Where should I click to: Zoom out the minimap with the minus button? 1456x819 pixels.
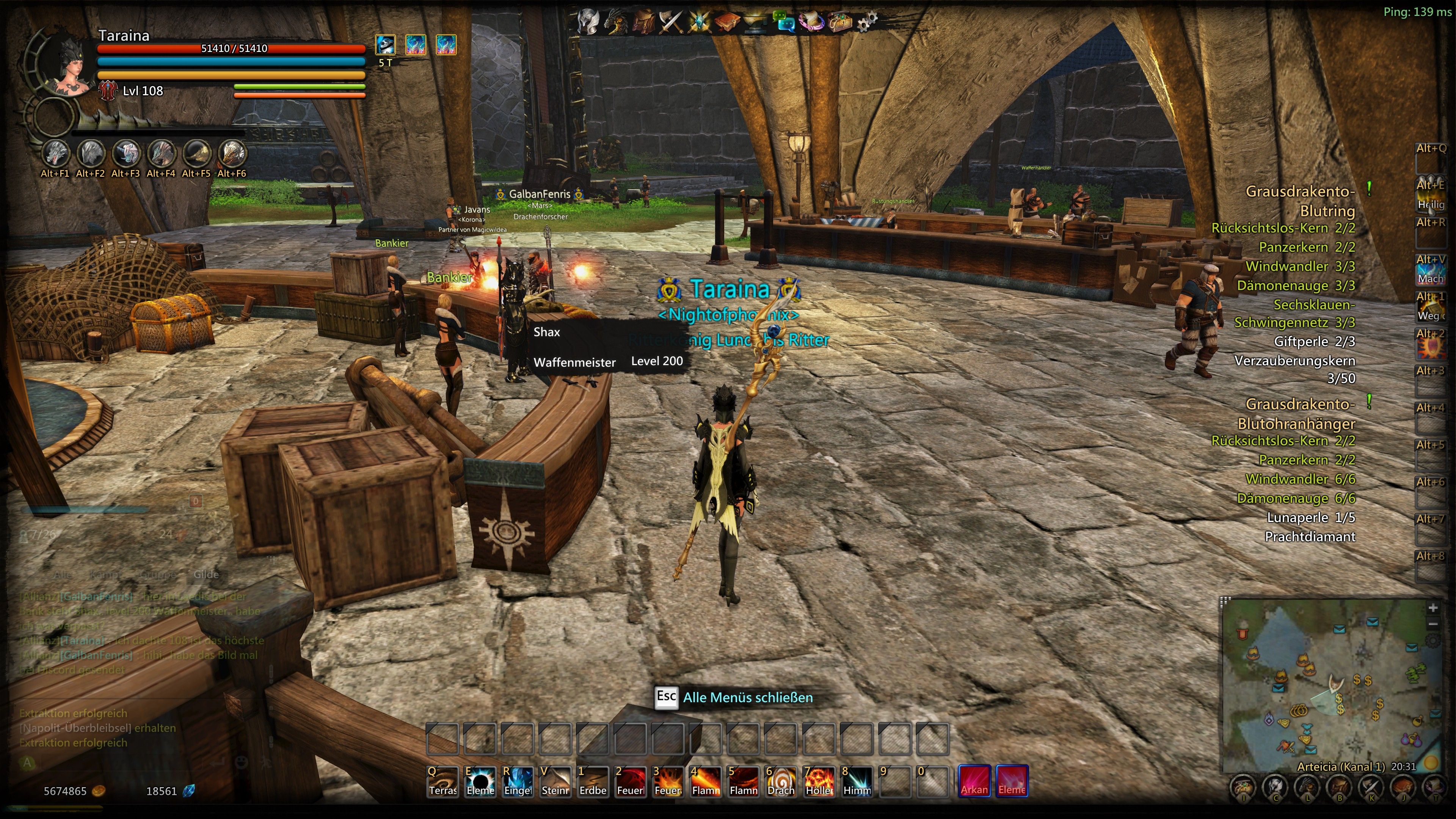tap(1433, 624)
